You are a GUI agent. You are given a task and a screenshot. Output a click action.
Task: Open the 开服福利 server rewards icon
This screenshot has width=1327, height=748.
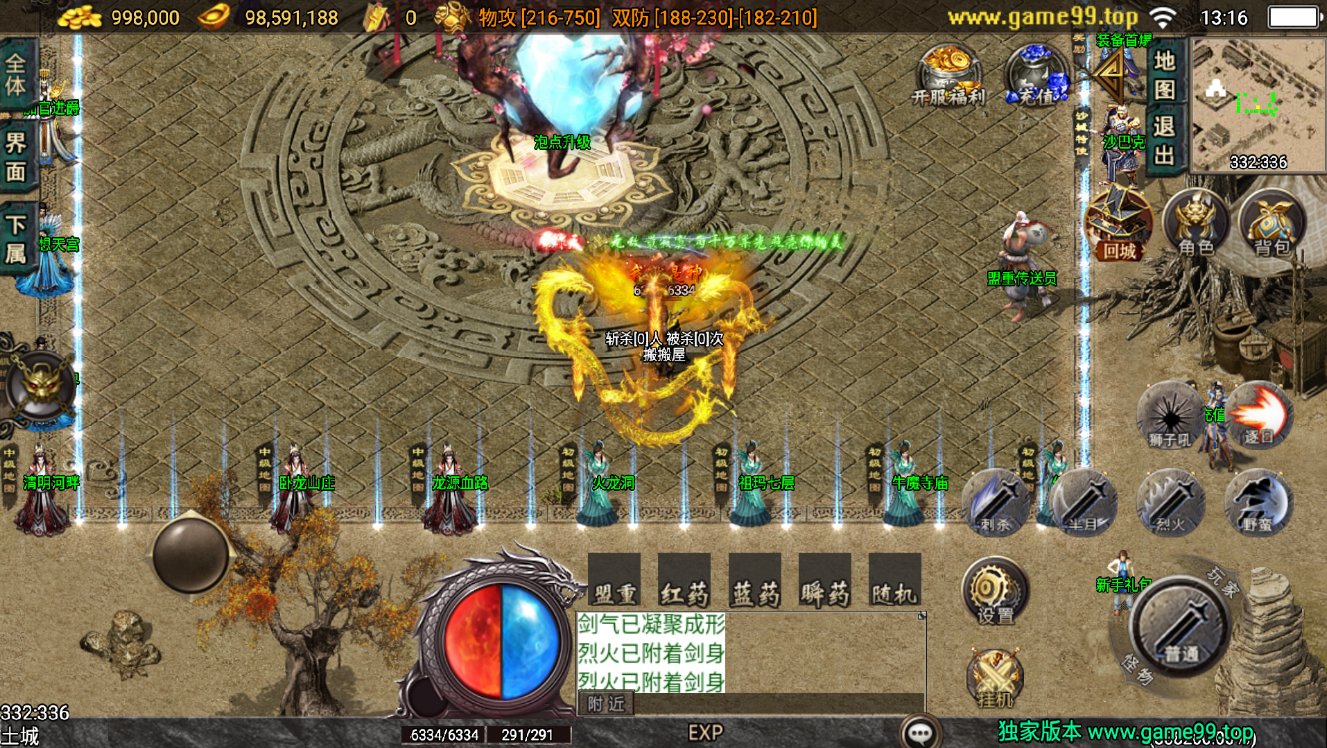949,75
